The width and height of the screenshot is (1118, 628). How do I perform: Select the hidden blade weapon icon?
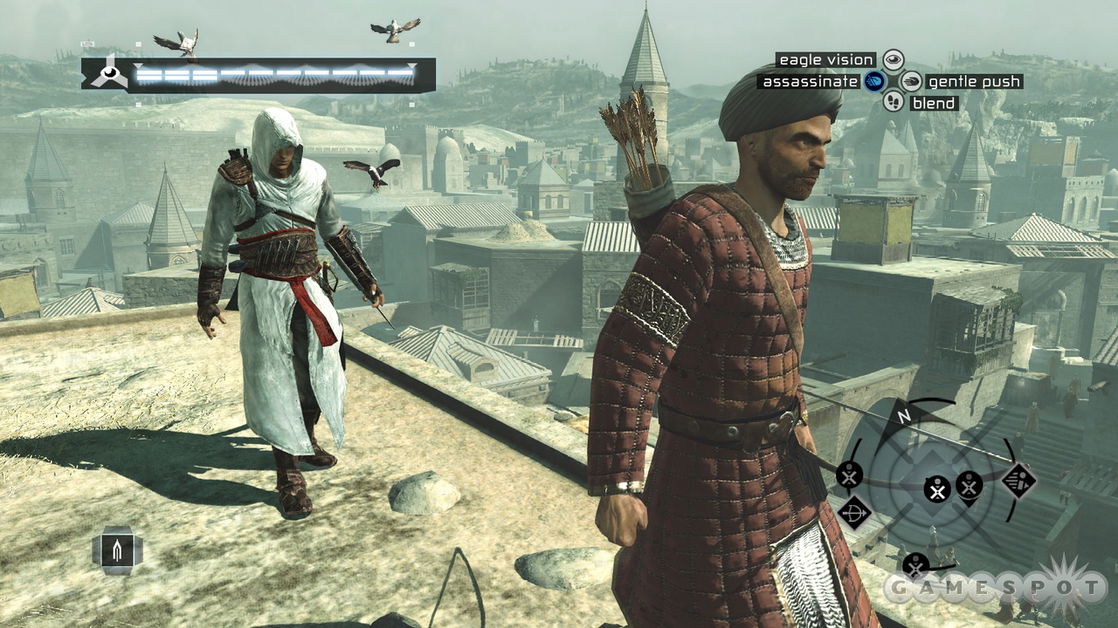click(x=117, y=549)
